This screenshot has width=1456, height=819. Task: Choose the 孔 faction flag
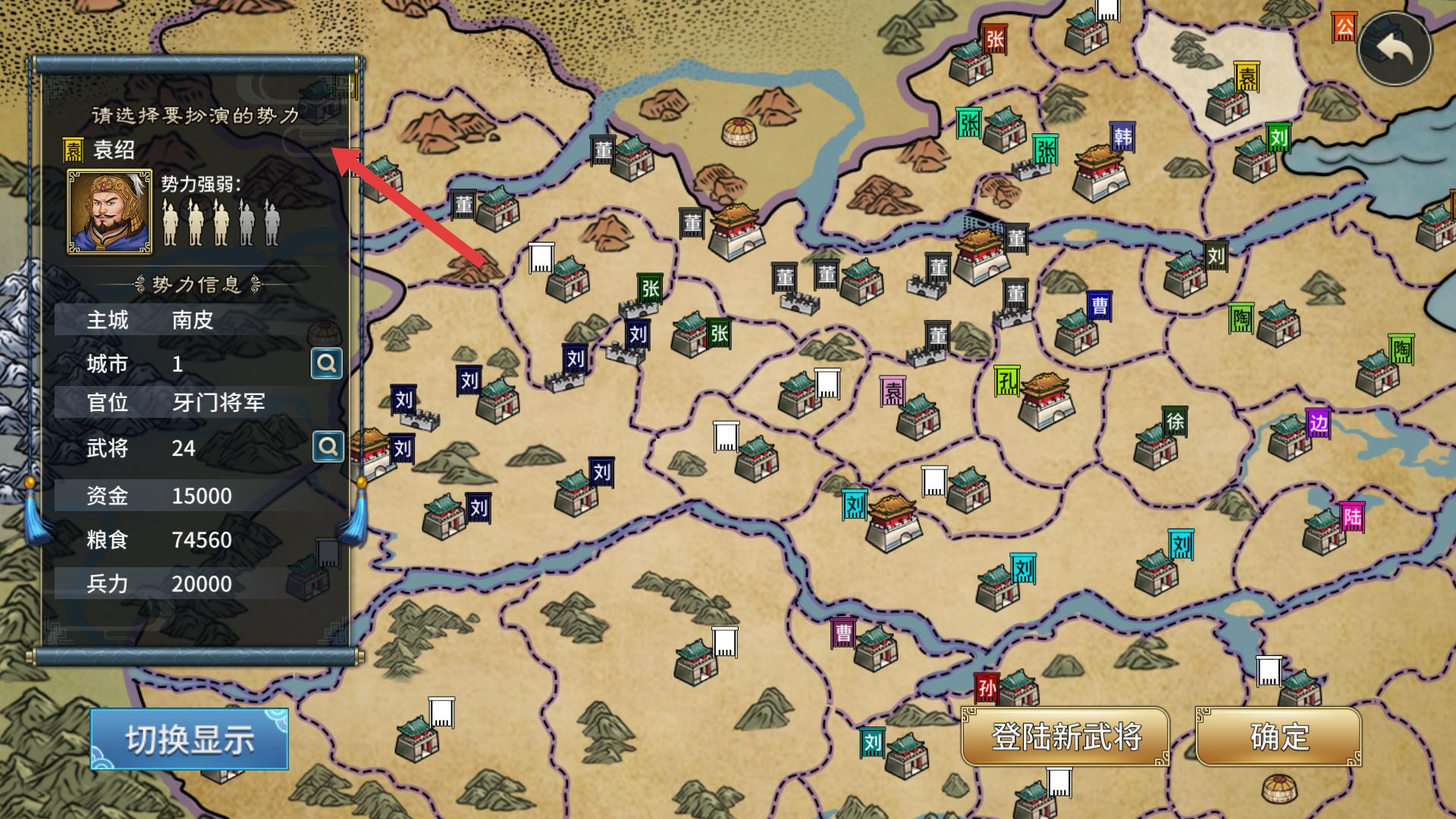[x=1006, y=381]
